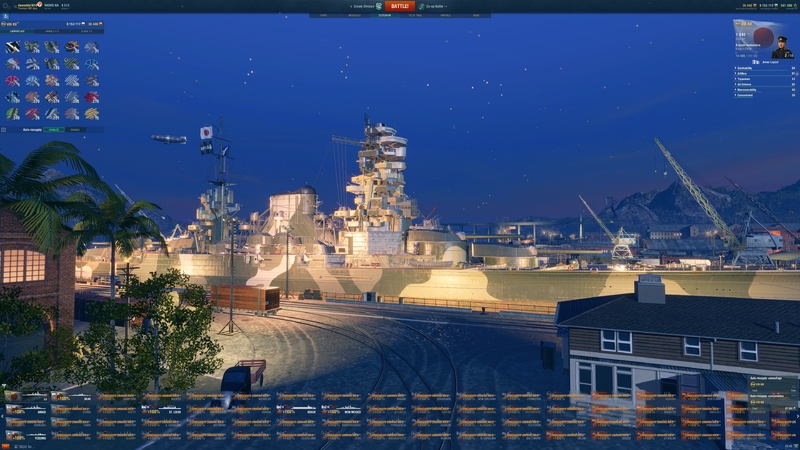
Task: Select the black and white striped camouflage
Action: pos(13,47)
